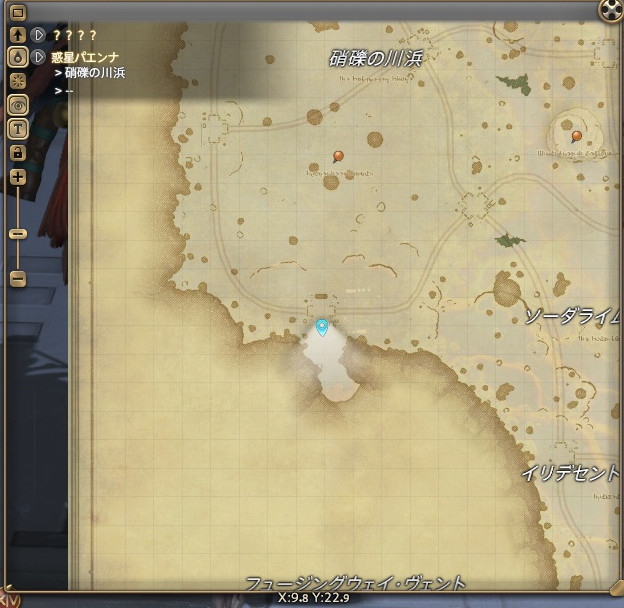Expand the ???? region selector arrow
This screenshot has width=624, height=608.
click(39, 35)
